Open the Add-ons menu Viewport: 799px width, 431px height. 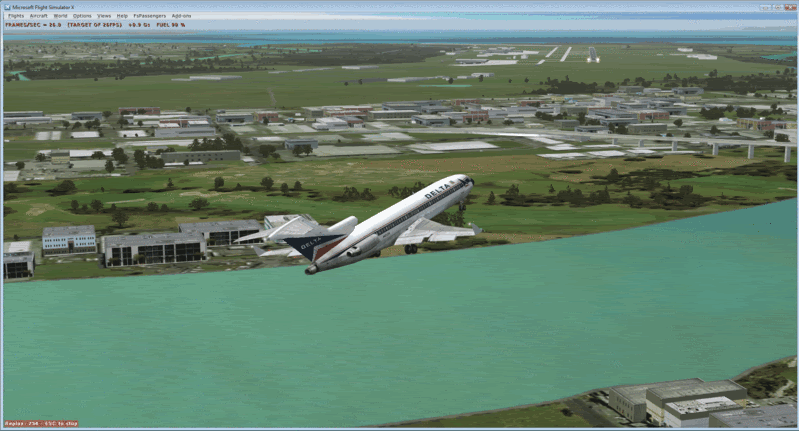pos(181,16)
